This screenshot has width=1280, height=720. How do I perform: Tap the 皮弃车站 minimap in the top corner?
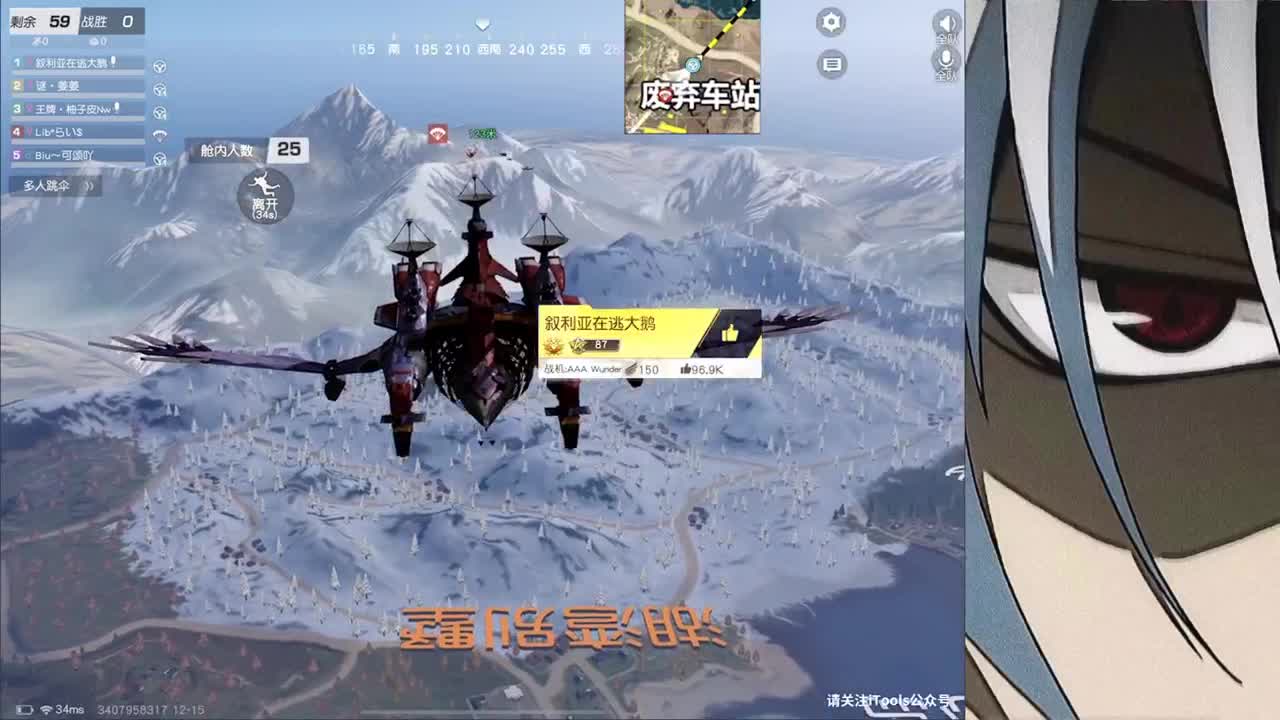pyautogui.click(x=692, y=66)
